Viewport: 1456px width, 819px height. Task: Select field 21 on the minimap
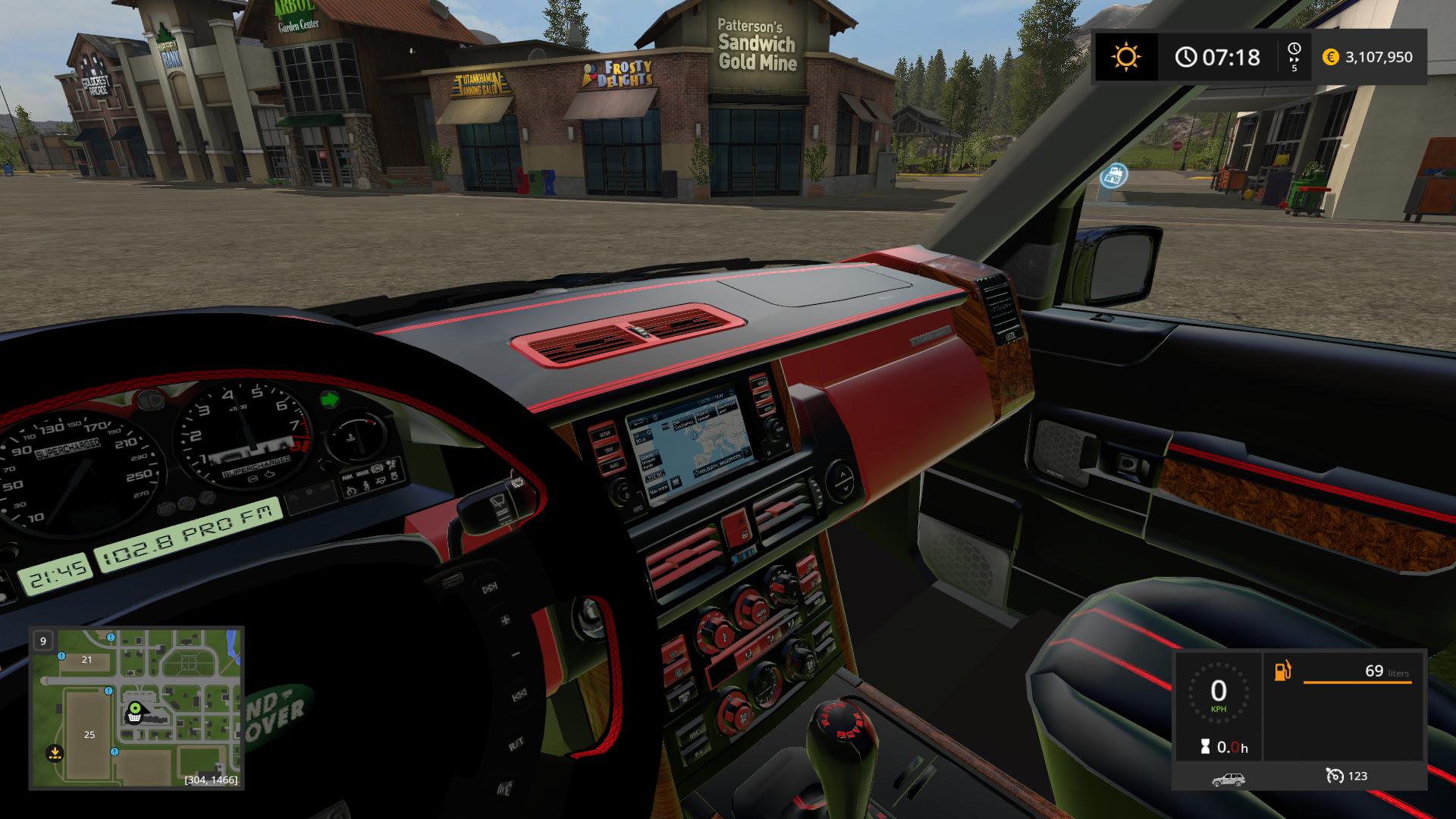pyautogui.click(x=86, y=660)
